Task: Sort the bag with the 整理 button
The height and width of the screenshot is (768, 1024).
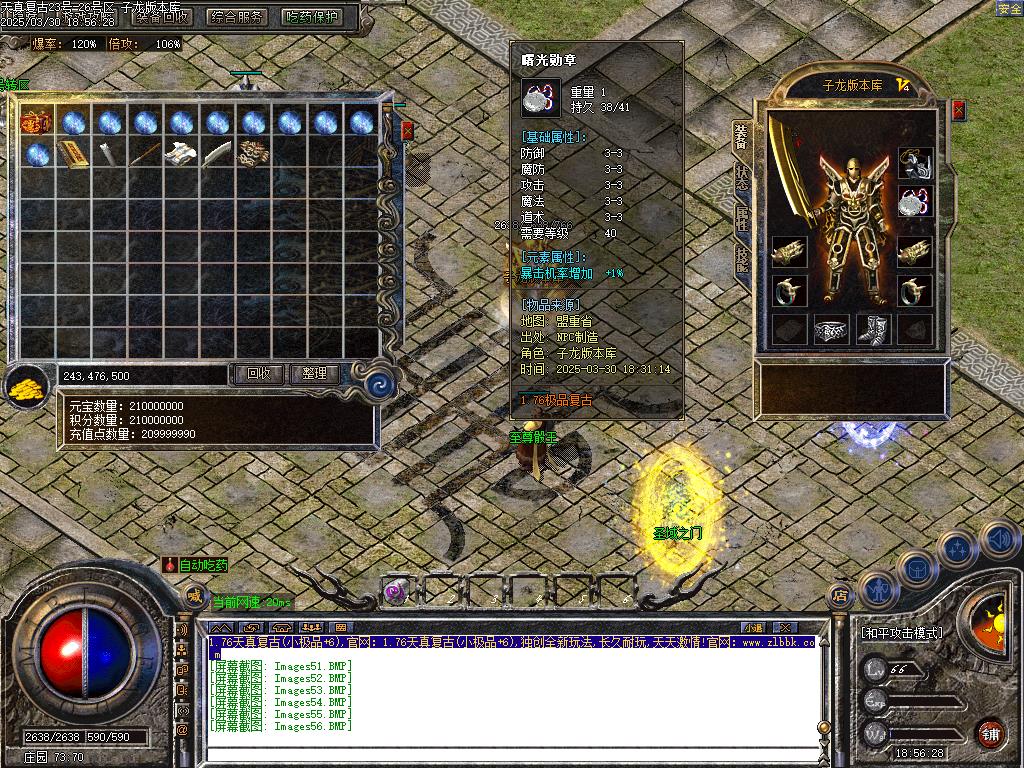Action: pyautogui.click(x=314, y=373)
